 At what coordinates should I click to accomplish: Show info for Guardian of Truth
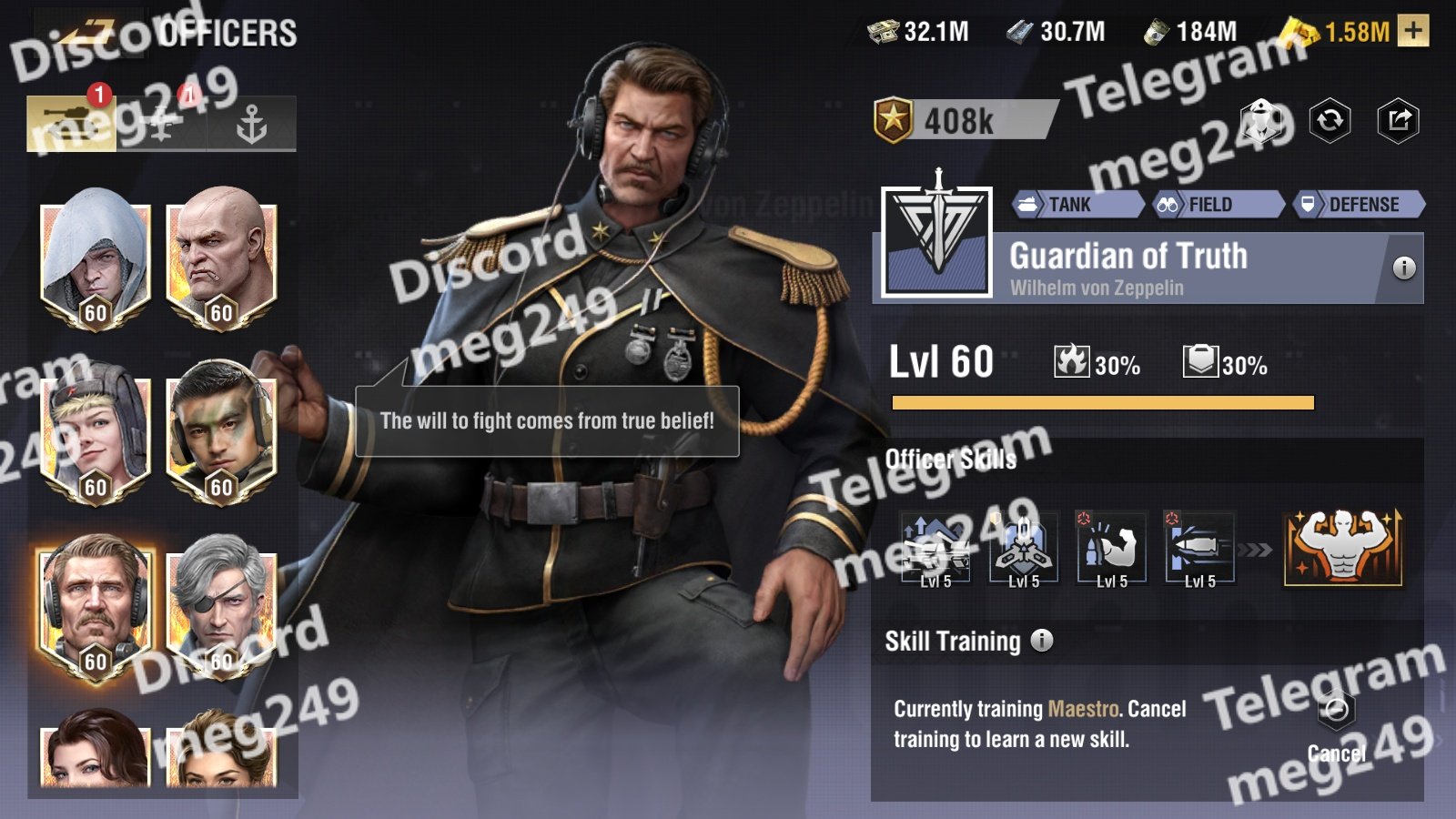pos(1404,268)
